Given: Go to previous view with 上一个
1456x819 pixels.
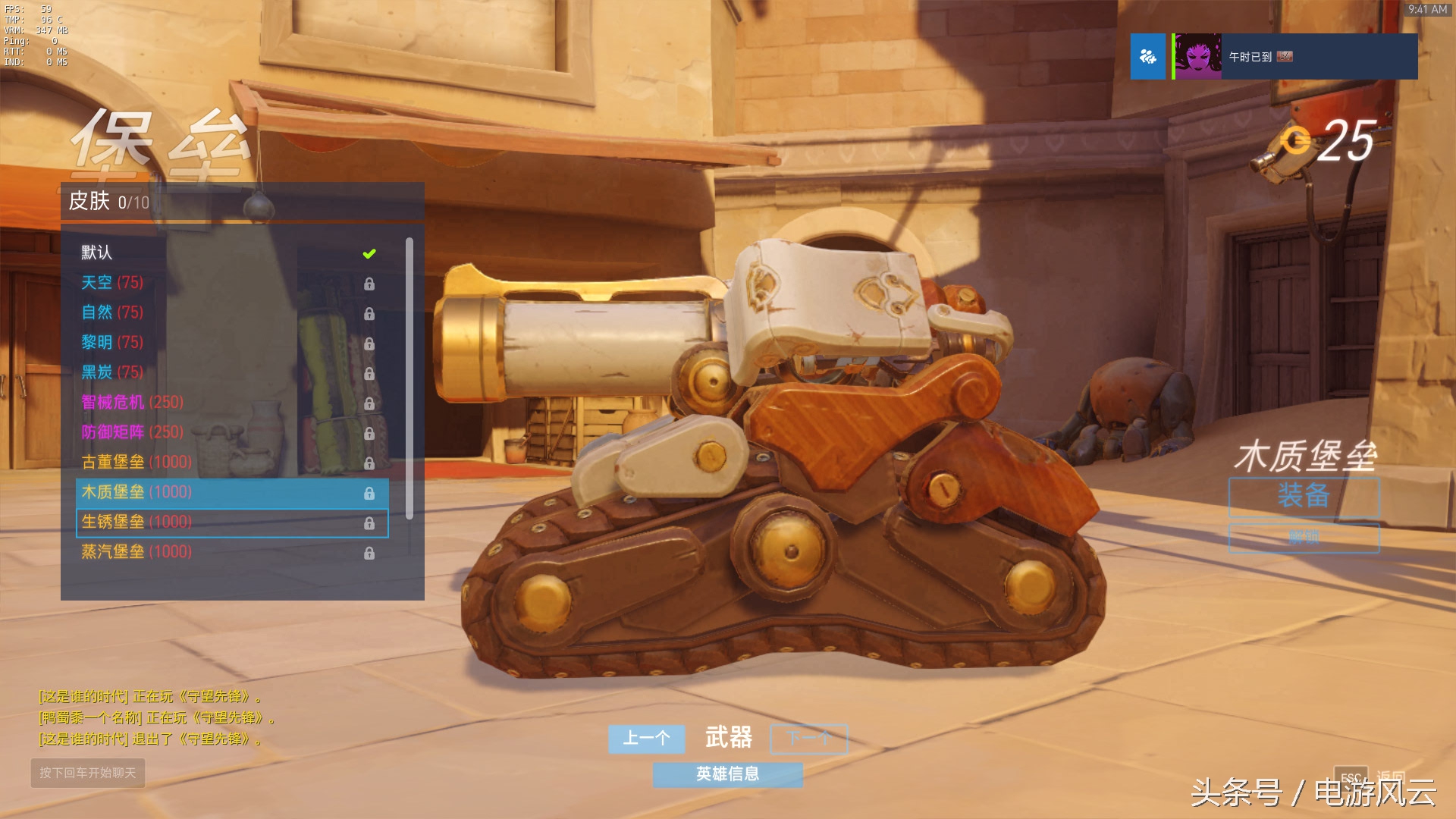Looking at the screenshot, I should (646, 738).
